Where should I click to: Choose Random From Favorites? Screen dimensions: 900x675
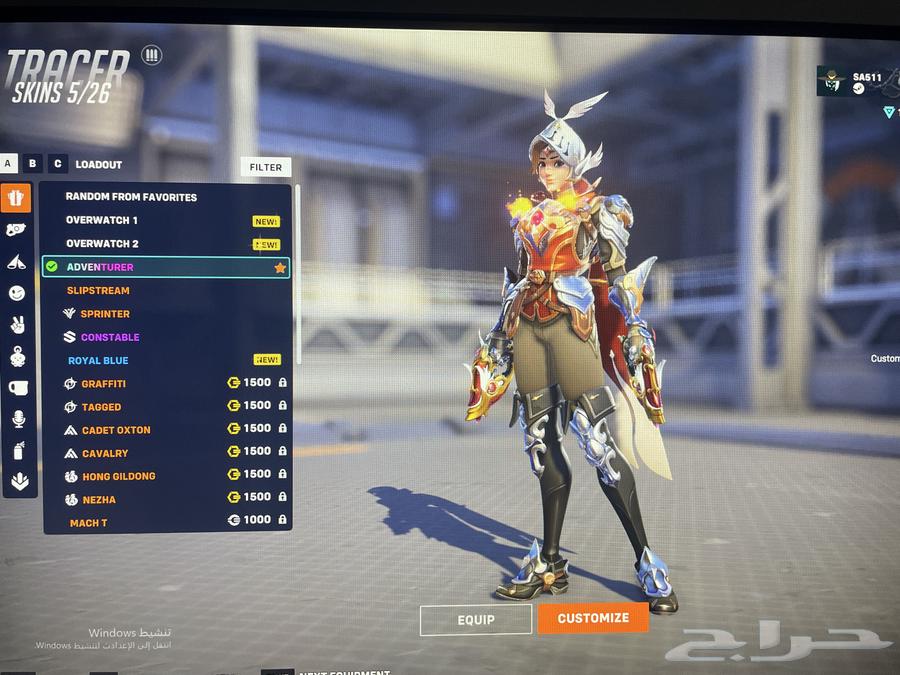(131, 197)
